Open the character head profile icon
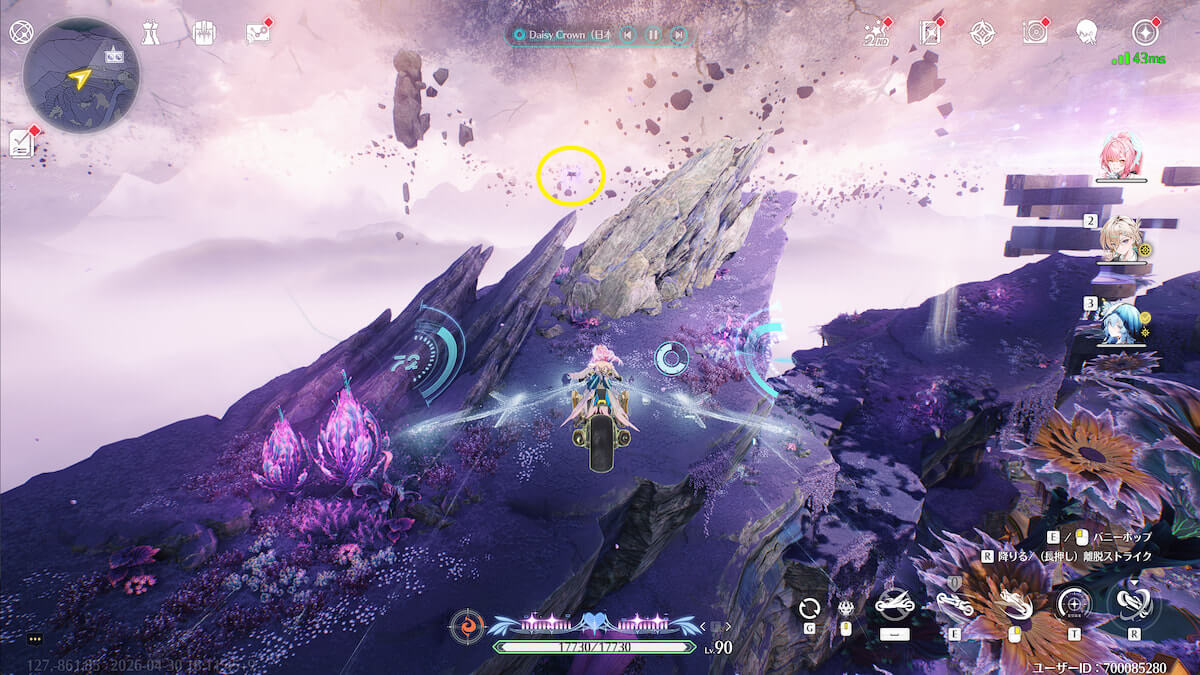This screenshot has height=675, width=1200. pyautogui.click(x=1087, y=32)
